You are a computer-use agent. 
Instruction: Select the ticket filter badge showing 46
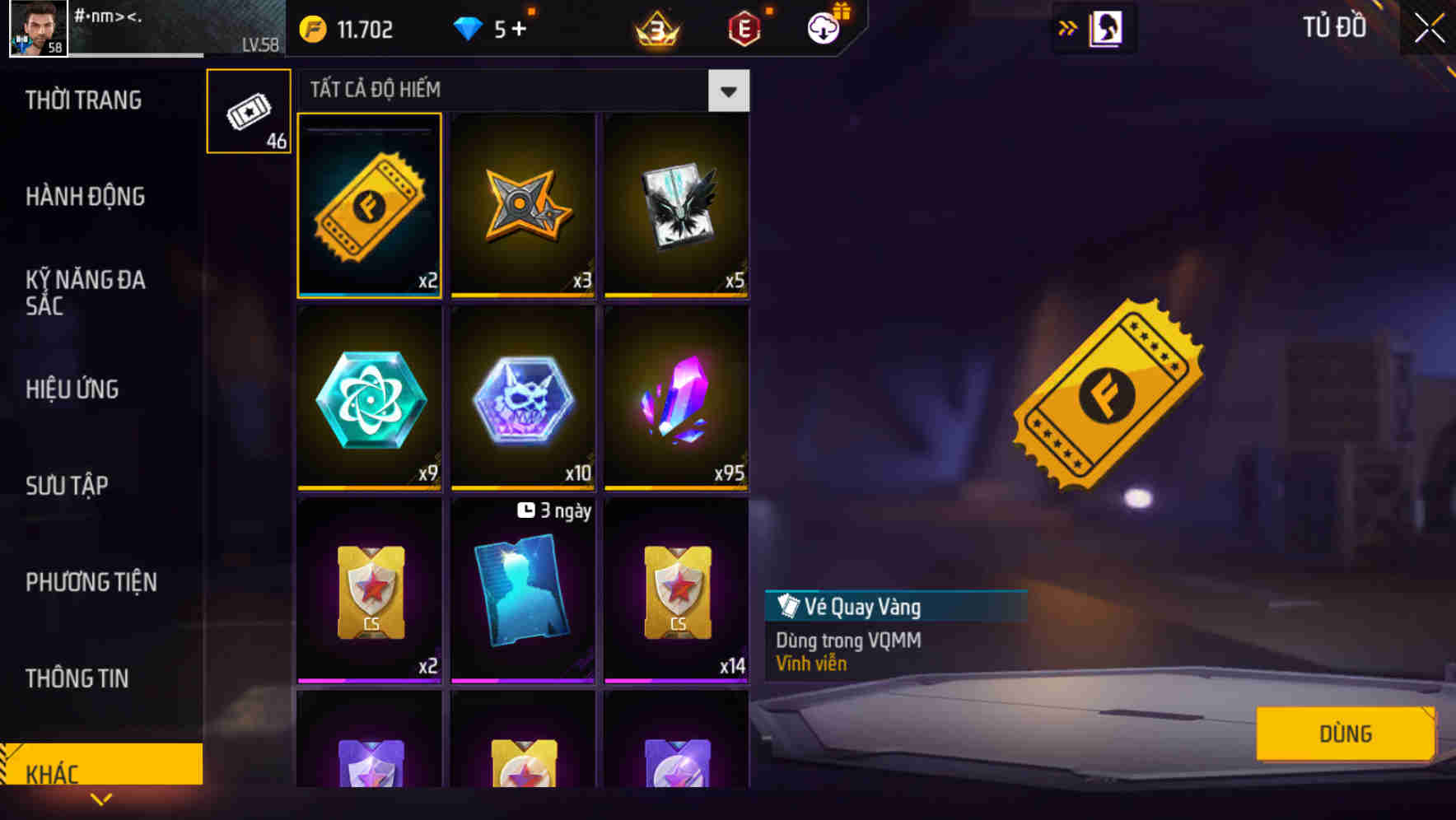pos(248,111)
